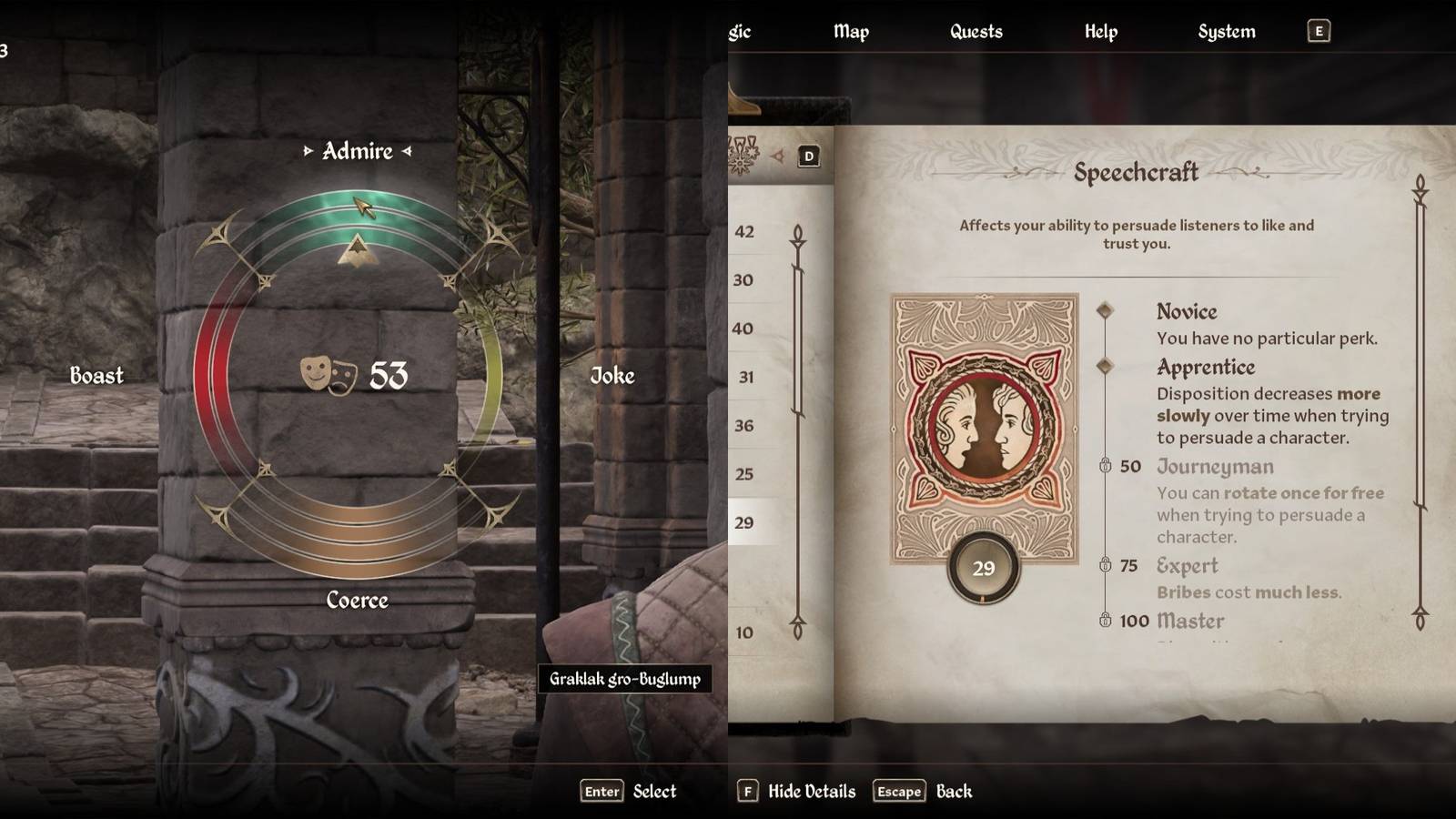Click the lock icon beside the Journeyman rank
Screen dimensions: 1456x819
[1106, 466]
